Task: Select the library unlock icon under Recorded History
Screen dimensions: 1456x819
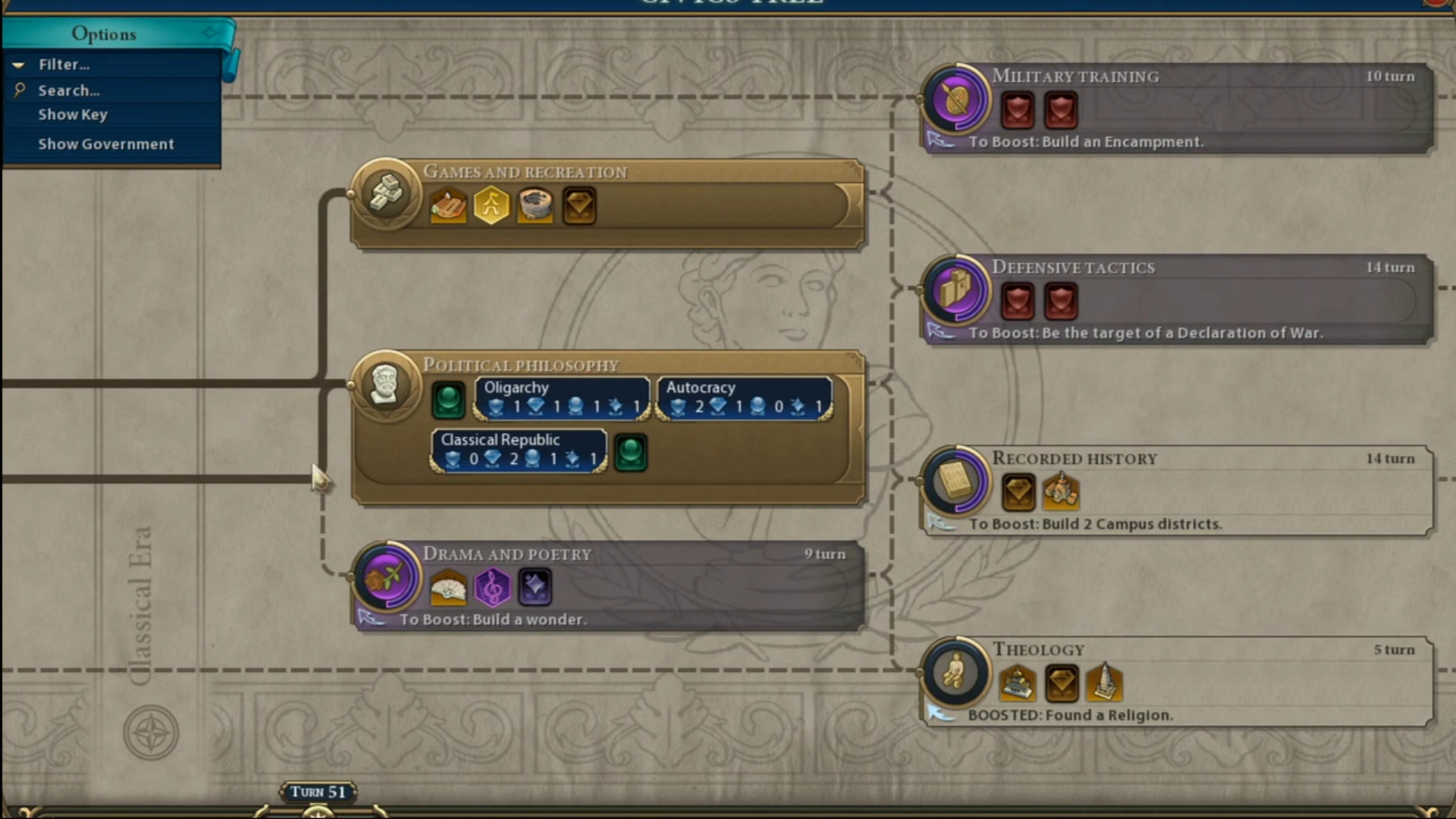Action: click(1061, 491)
